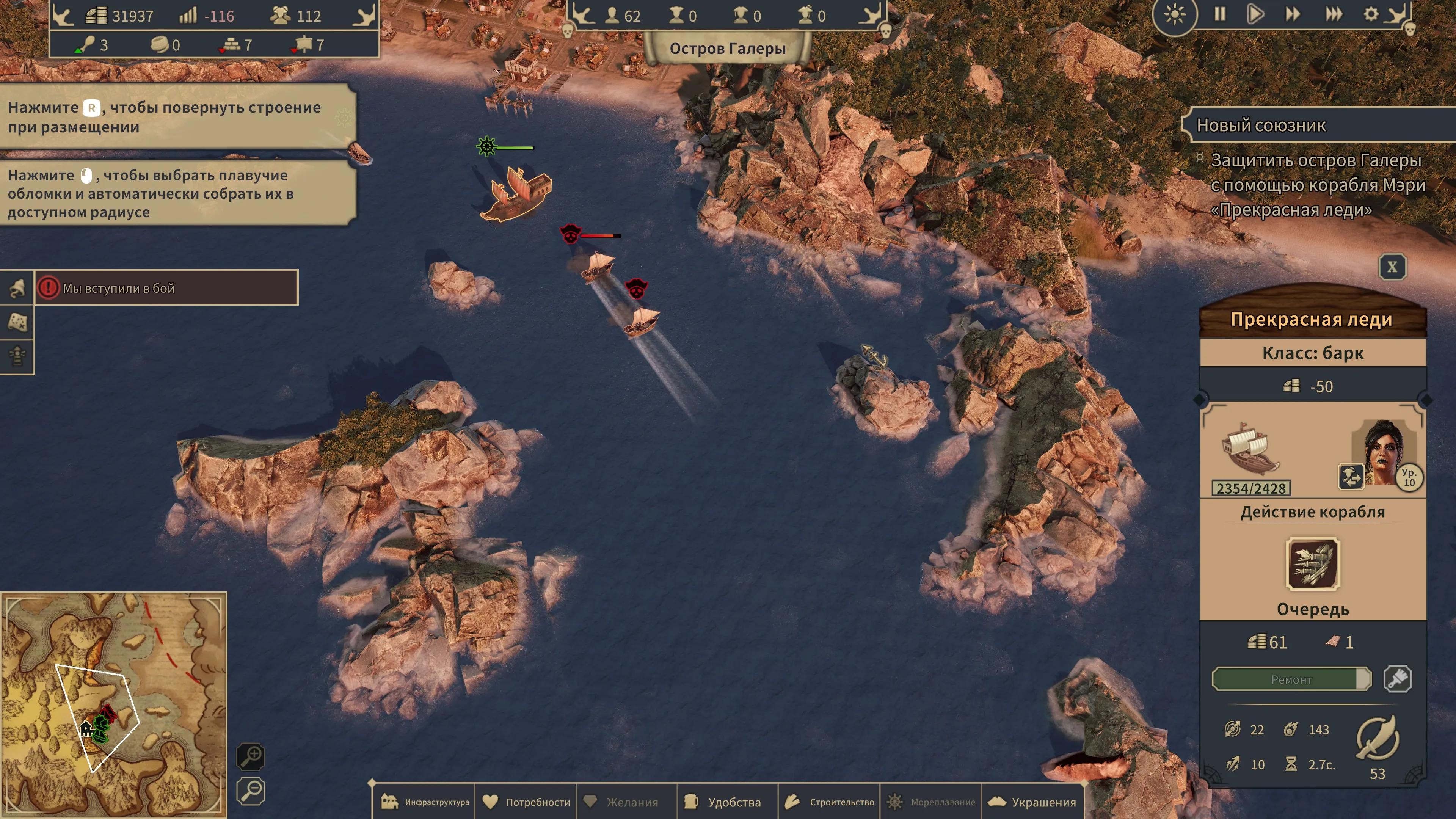Image resolution: width=1456 pixels, height=819 pixels.
Task: Open the Инфраструктура build tab
Action: pyautogui.click(x=425, y=802)
